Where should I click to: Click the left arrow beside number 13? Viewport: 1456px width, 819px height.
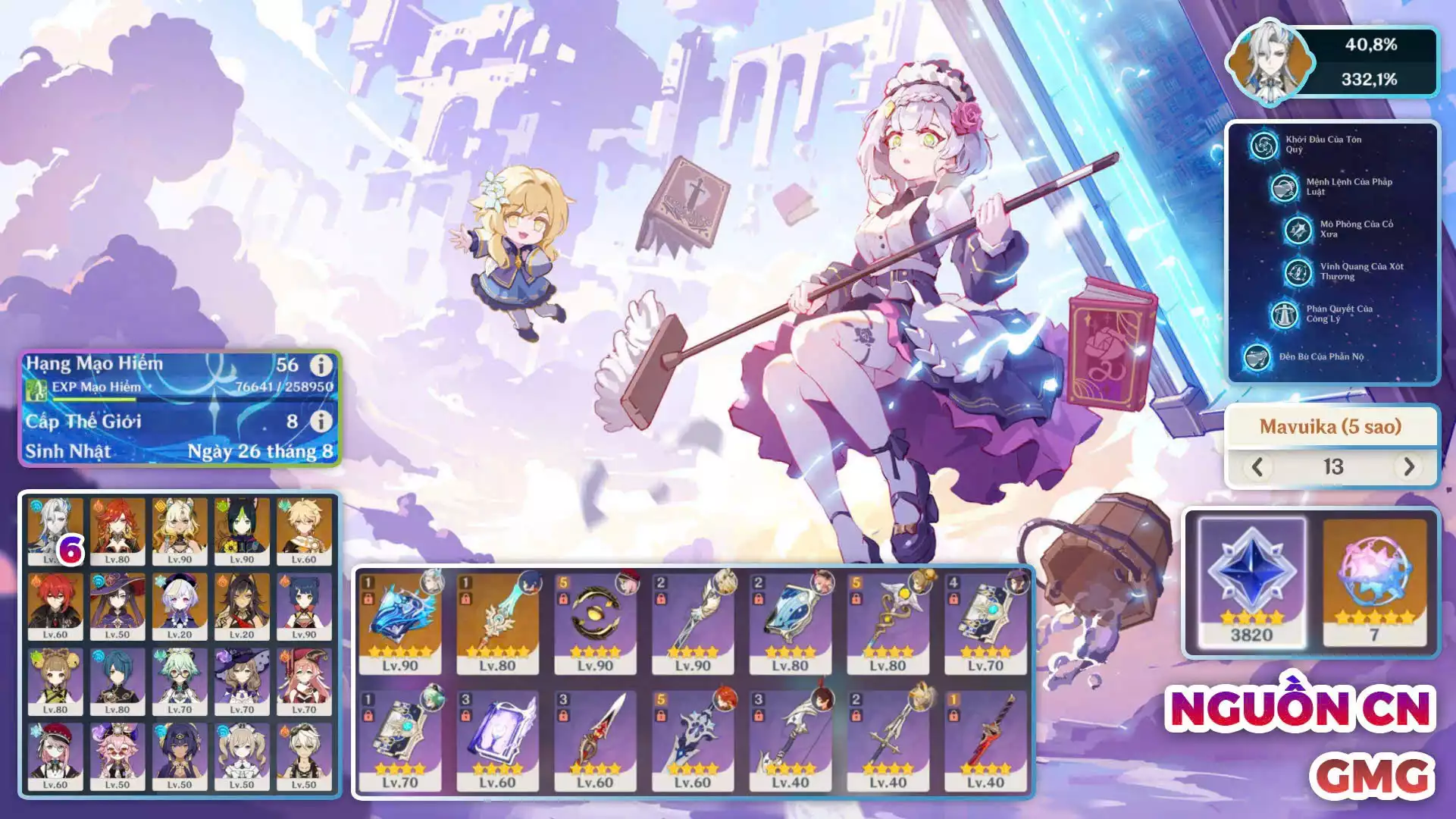[x=1257, y=466]
